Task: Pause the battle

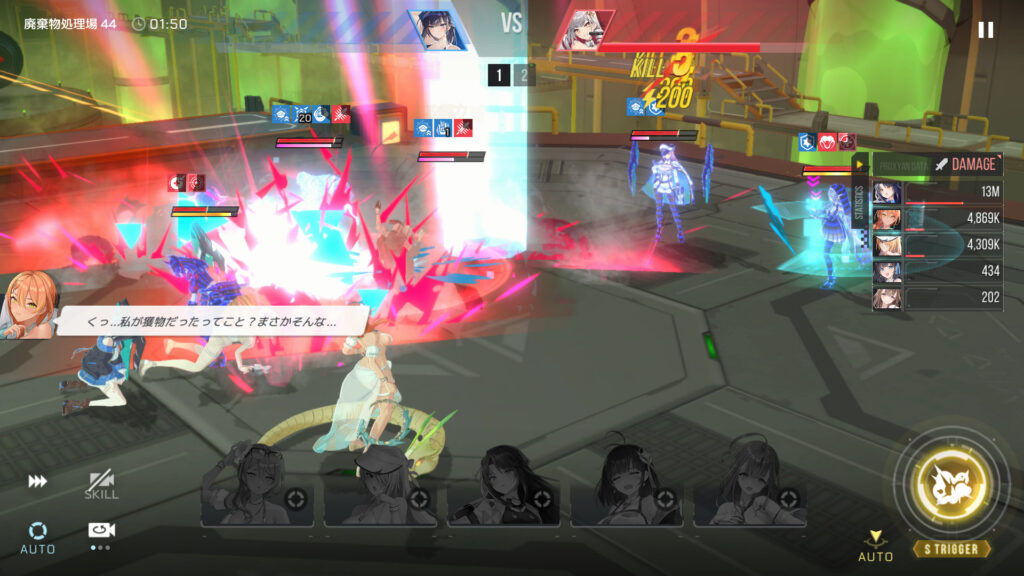Action: [986, 29]
